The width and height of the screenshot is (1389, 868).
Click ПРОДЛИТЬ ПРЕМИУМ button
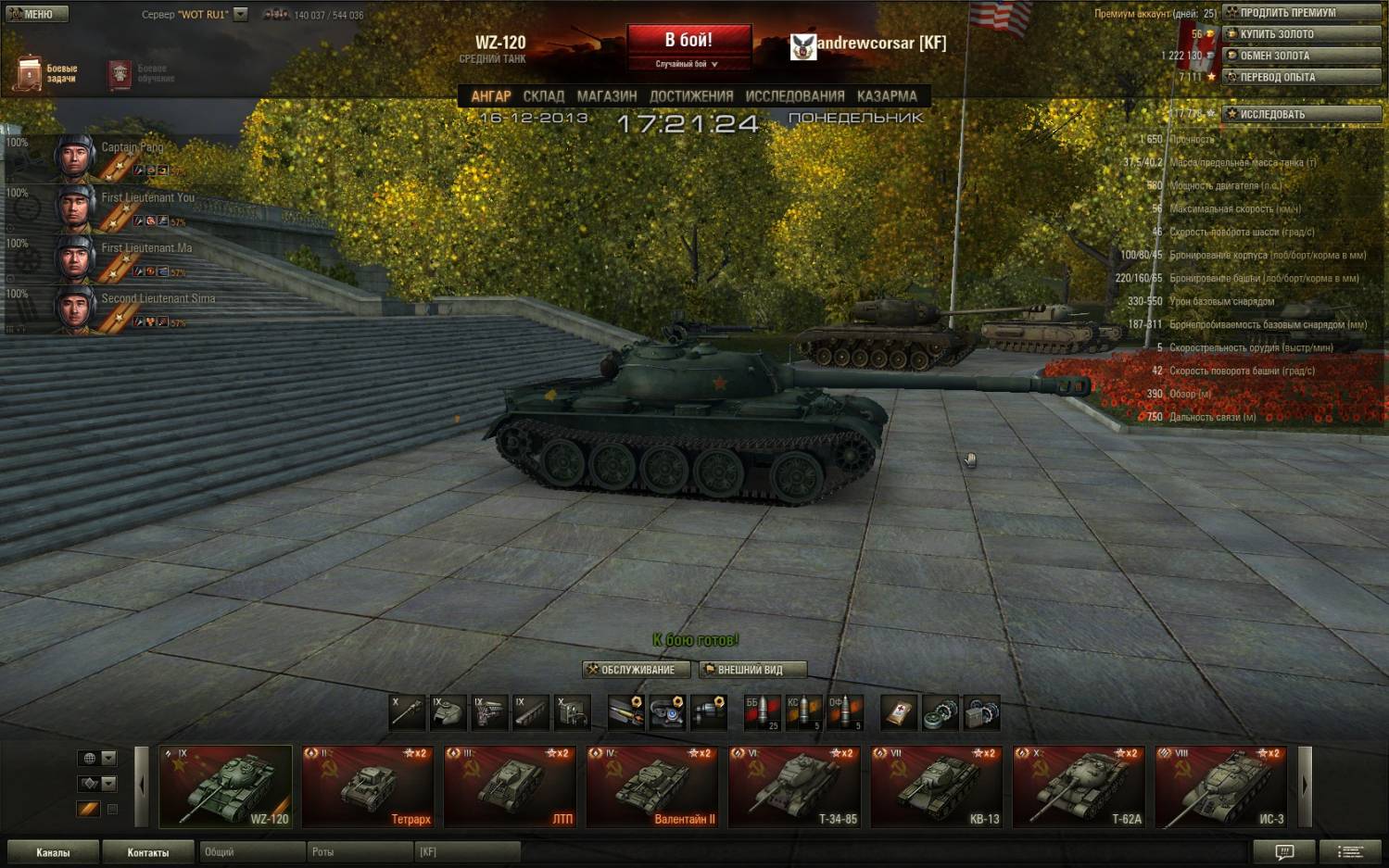(1301, 13)
